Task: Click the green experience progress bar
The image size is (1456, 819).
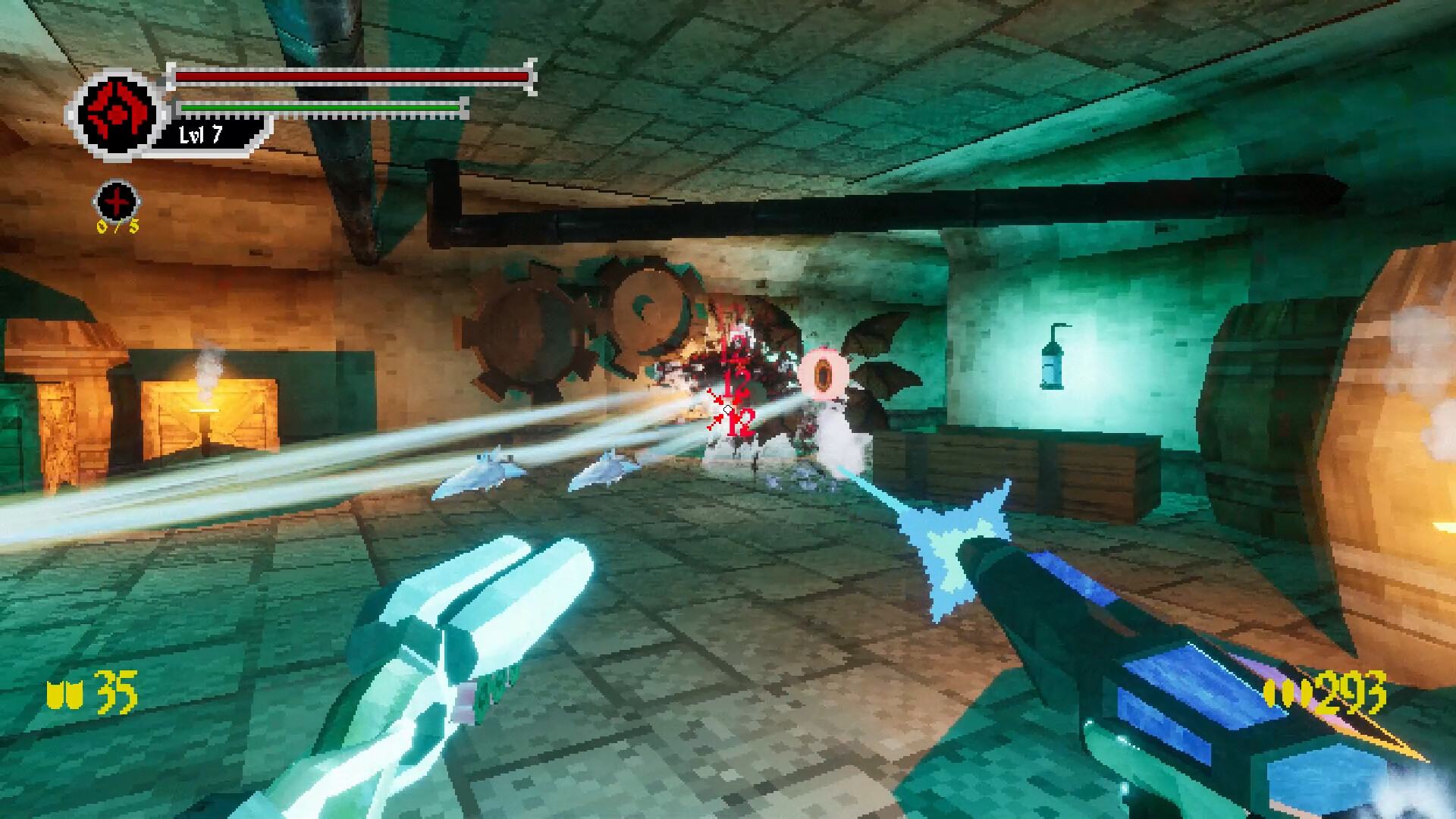Action: (318, 108)
